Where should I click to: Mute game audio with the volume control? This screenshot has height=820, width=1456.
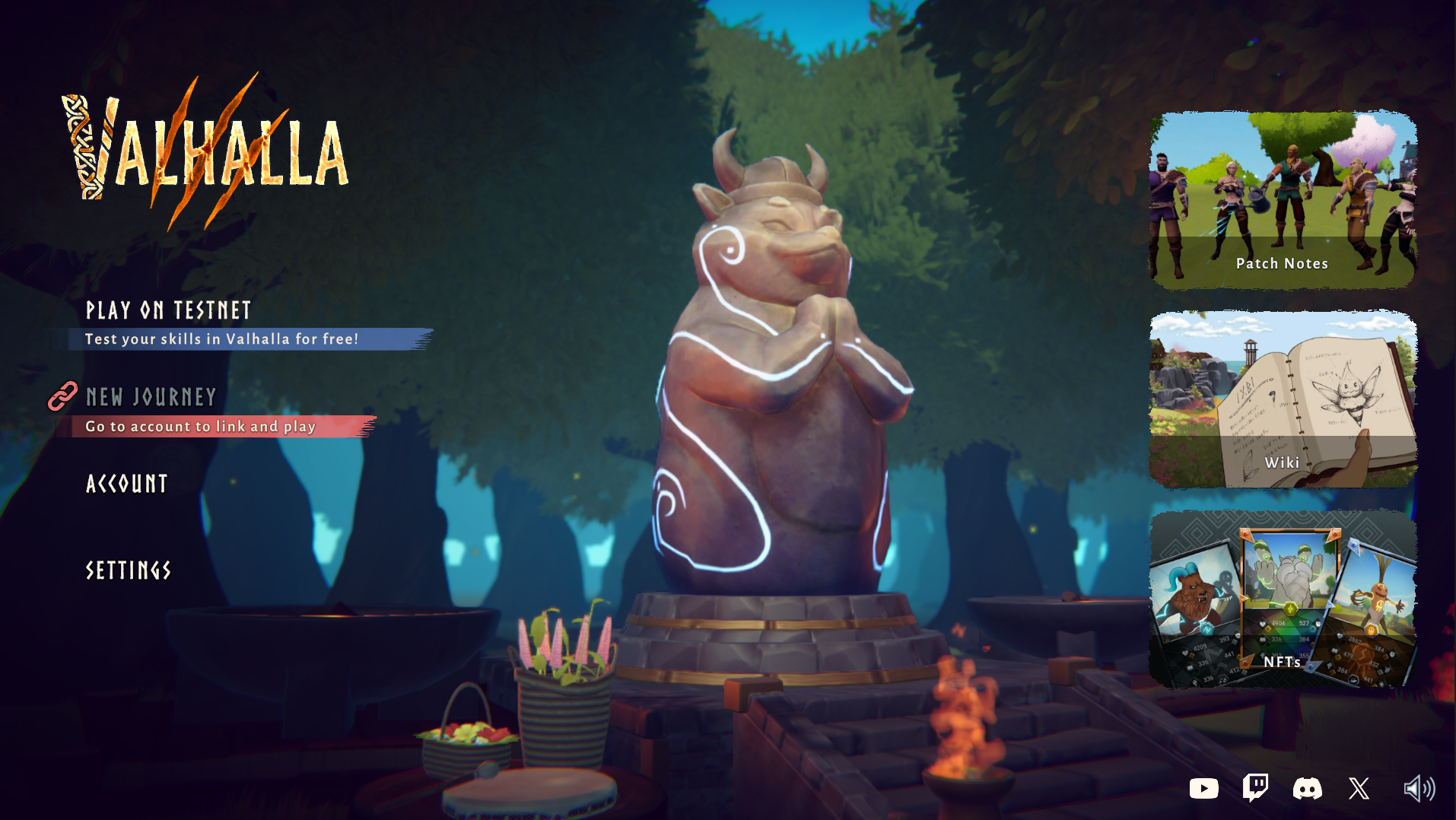(x=1419, y=787)
